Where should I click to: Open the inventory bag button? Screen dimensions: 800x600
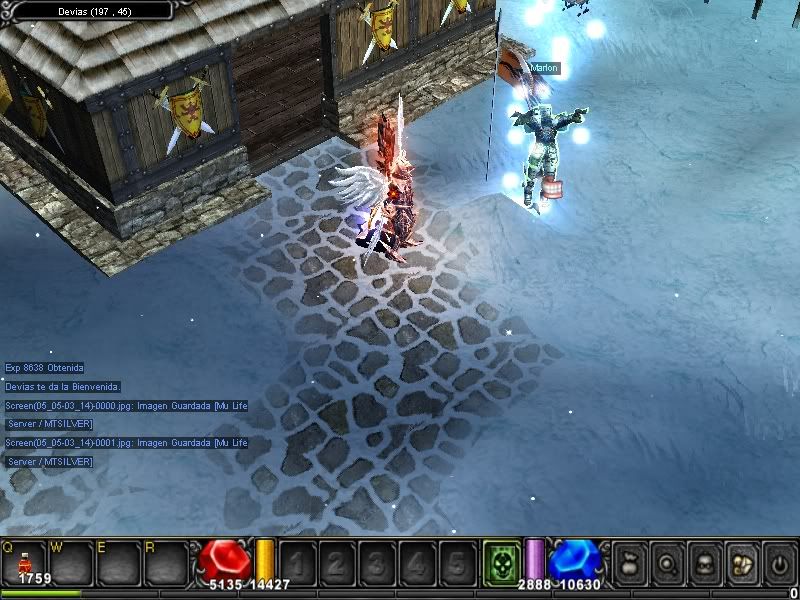click(x=629, y=564)
